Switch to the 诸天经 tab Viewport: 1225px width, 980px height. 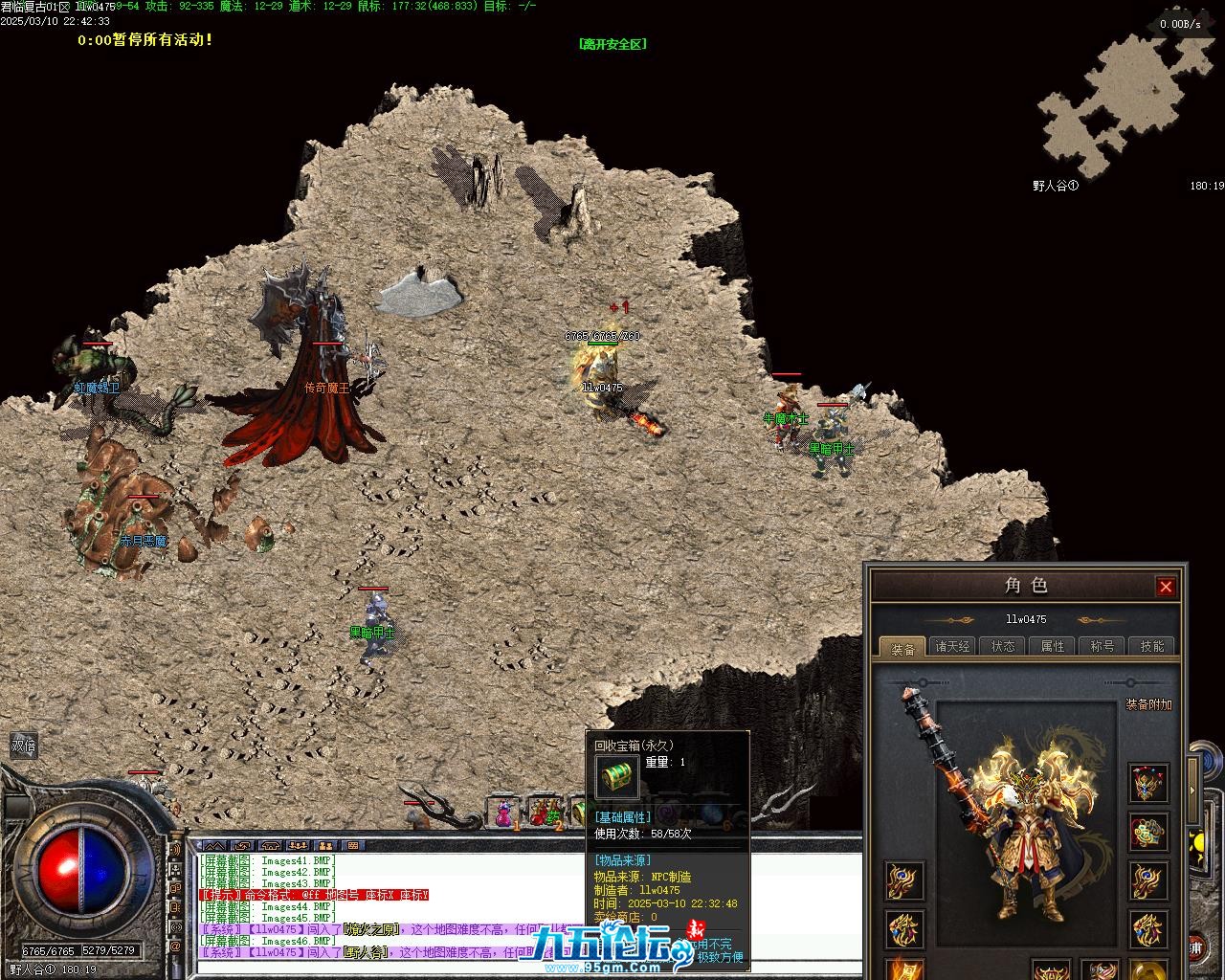pyautogui.click(x=952, y=647)
